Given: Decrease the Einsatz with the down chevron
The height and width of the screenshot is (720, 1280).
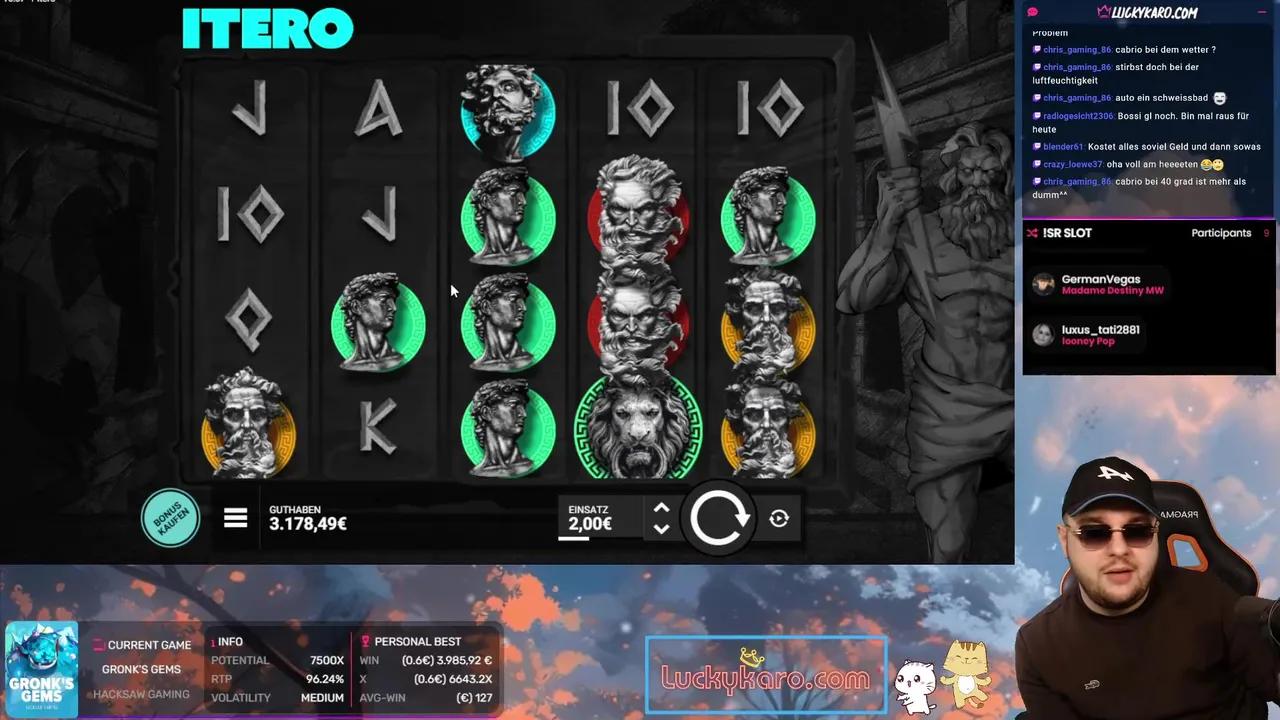Looking at the screenshot, I should [x=661, y=529].
